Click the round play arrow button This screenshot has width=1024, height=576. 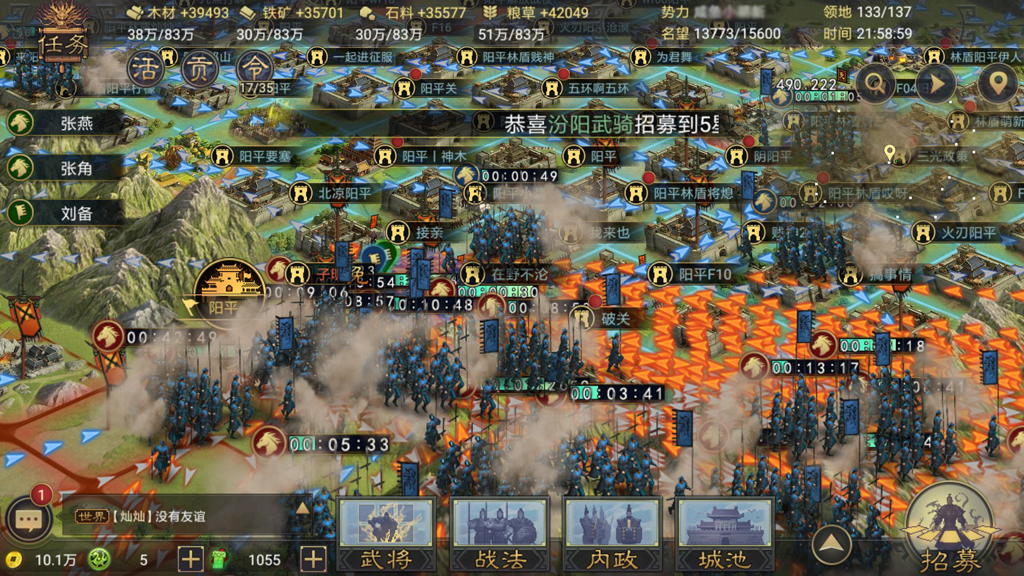(x=936, y=84)
